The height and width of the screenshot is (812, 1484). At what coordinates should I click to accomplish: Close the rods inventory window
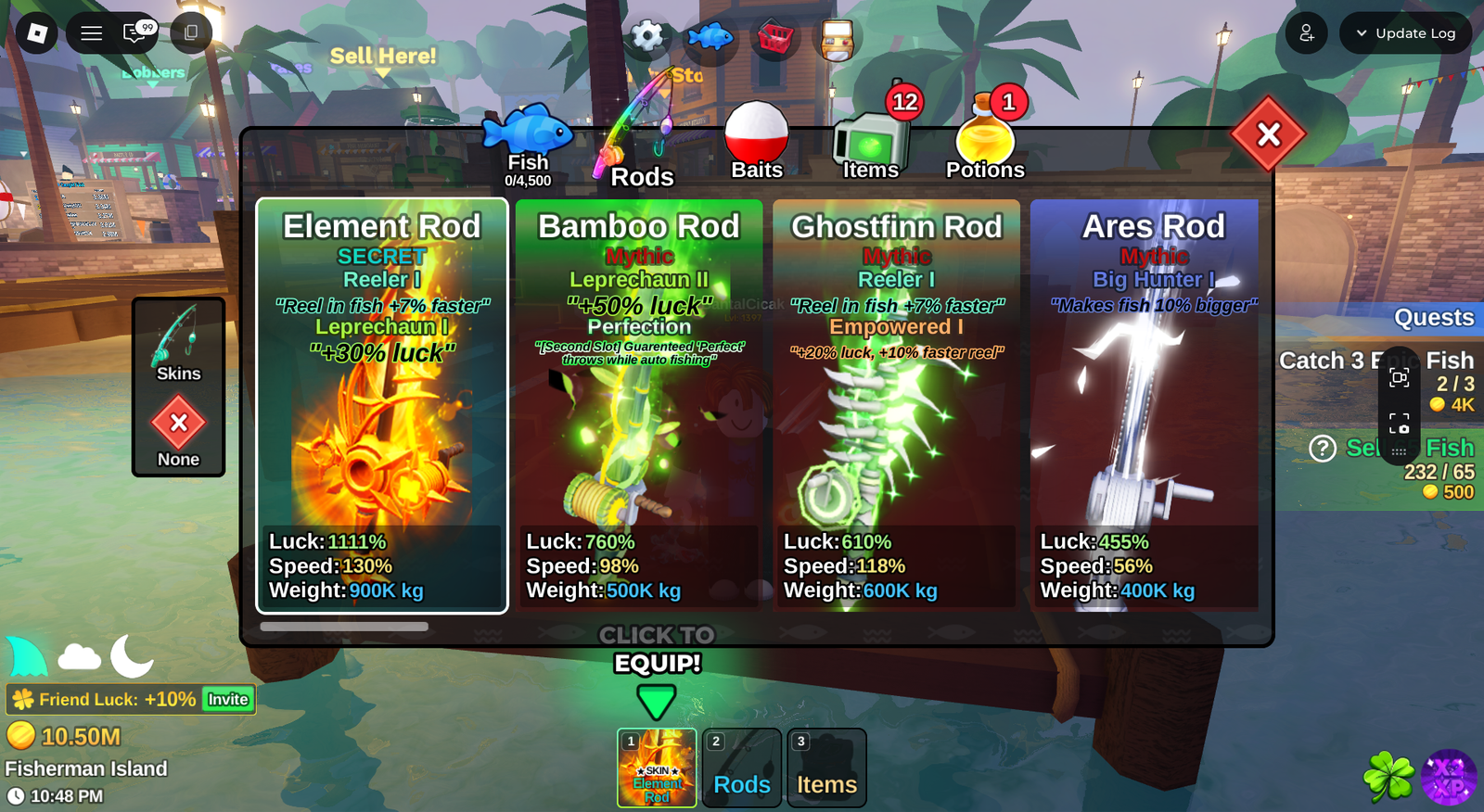[x=1268, y=134]
